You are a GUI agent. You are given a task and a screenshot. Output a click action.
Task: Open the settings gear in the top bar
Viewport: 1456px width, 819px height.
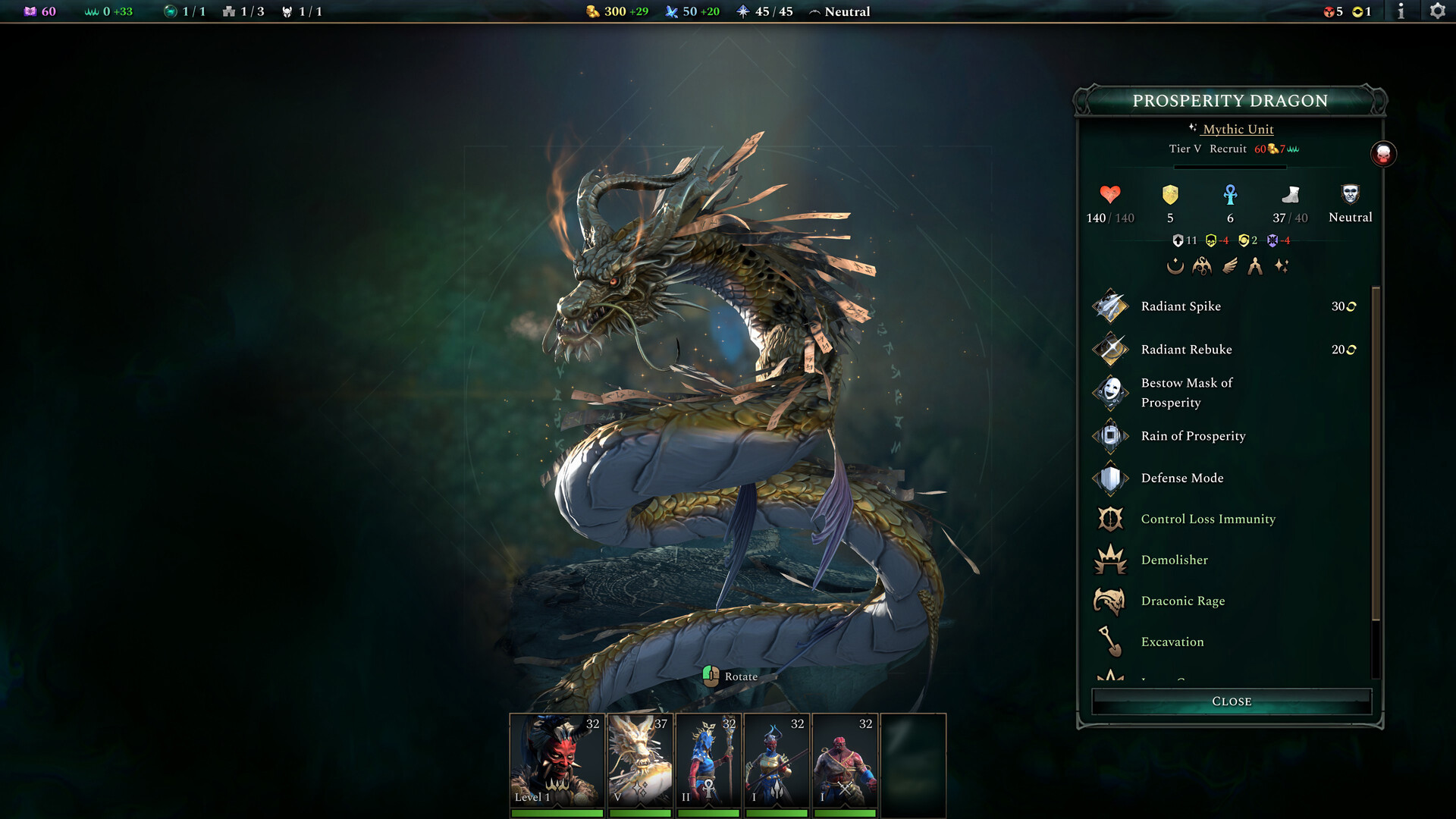pyautogui.click(x=1437, y=11)
